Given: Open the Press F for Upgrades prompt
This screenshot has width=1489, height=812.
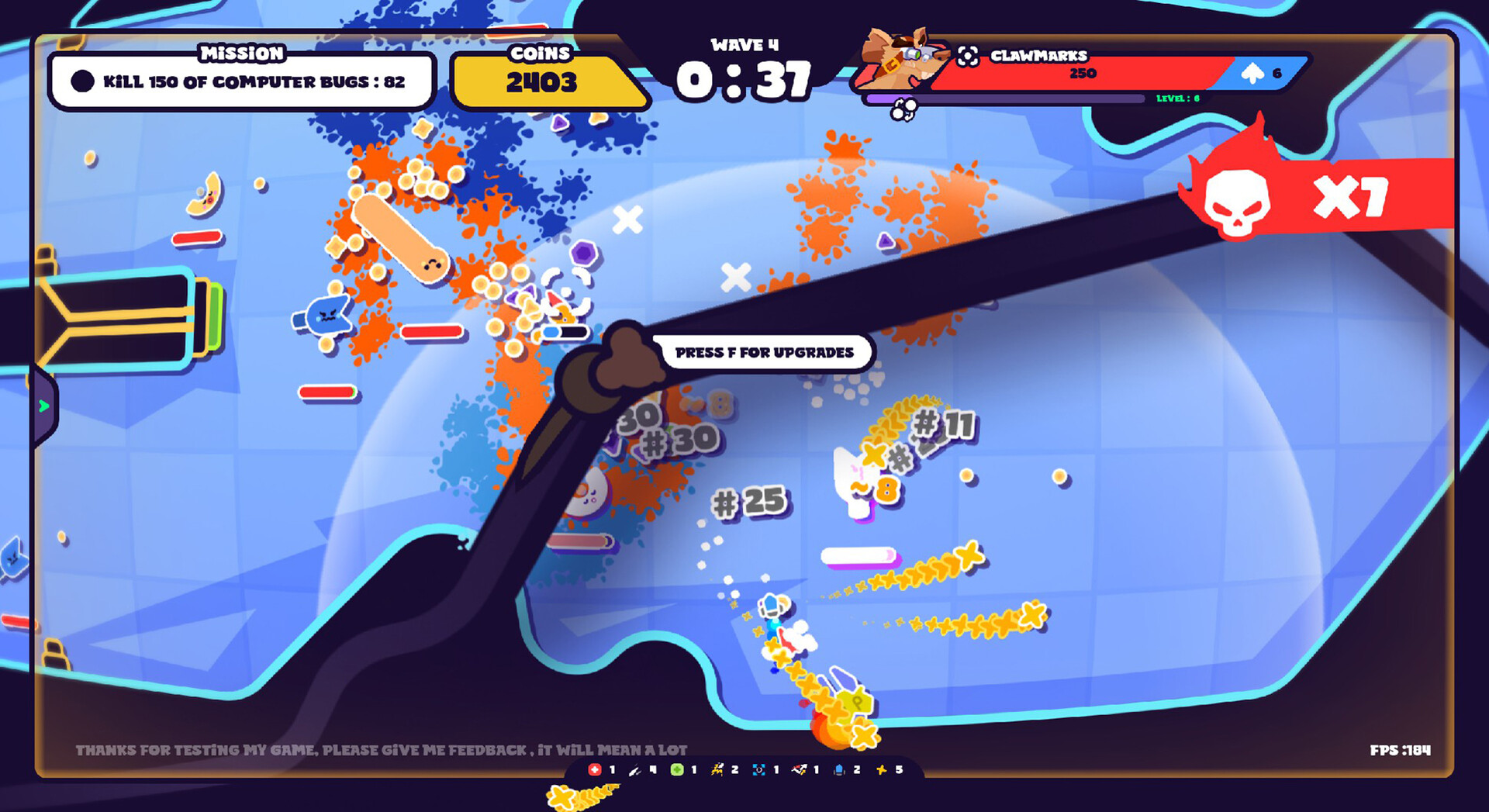Looking at the screenshot, I should tap(765, 351).
